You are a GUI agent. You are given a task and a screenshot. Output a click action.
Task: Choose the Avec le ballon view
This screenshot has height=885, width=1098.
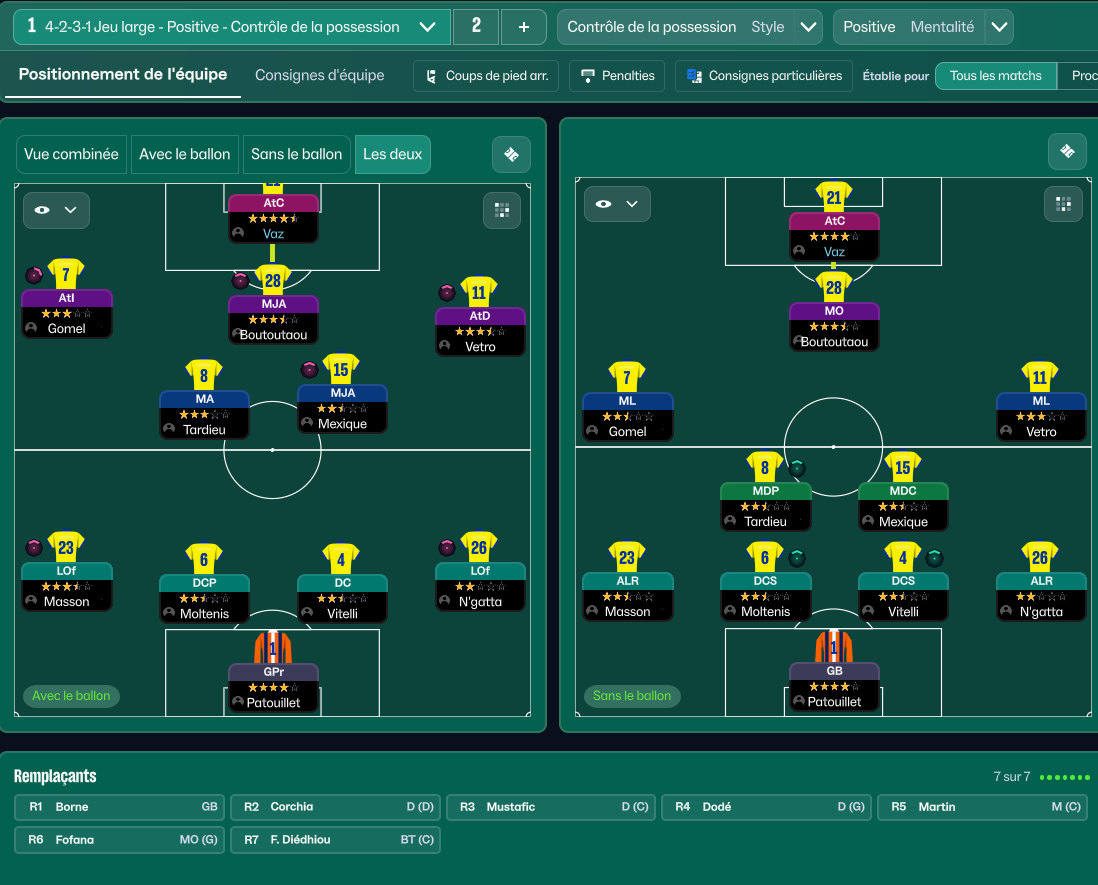184,154
